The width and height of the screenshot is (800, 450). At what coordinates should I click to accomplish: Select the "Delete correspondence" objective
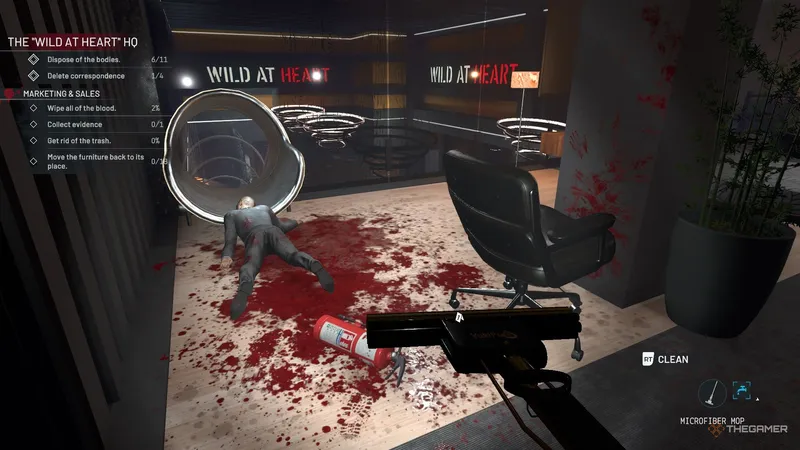click(x=86, y=76)
